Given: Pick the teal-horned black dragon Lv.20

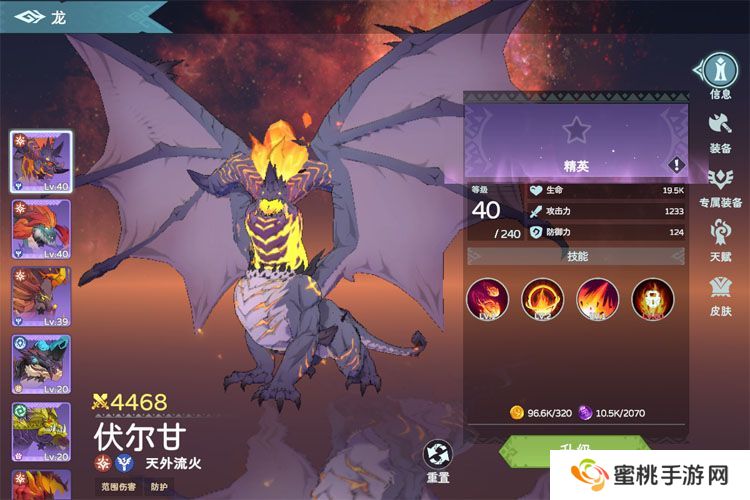Looking at the screenshot, I should [x=41, y=364].
